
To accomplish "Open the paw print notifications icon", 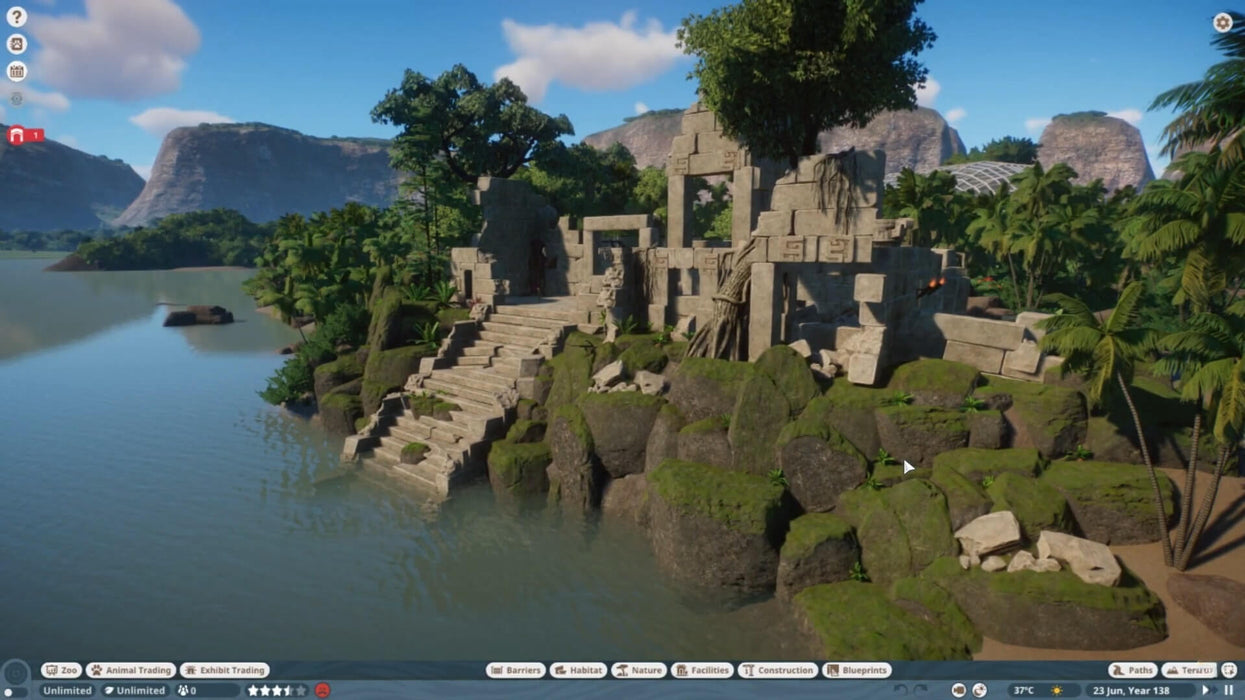I will pyautogui.click(x=16, y=44).
